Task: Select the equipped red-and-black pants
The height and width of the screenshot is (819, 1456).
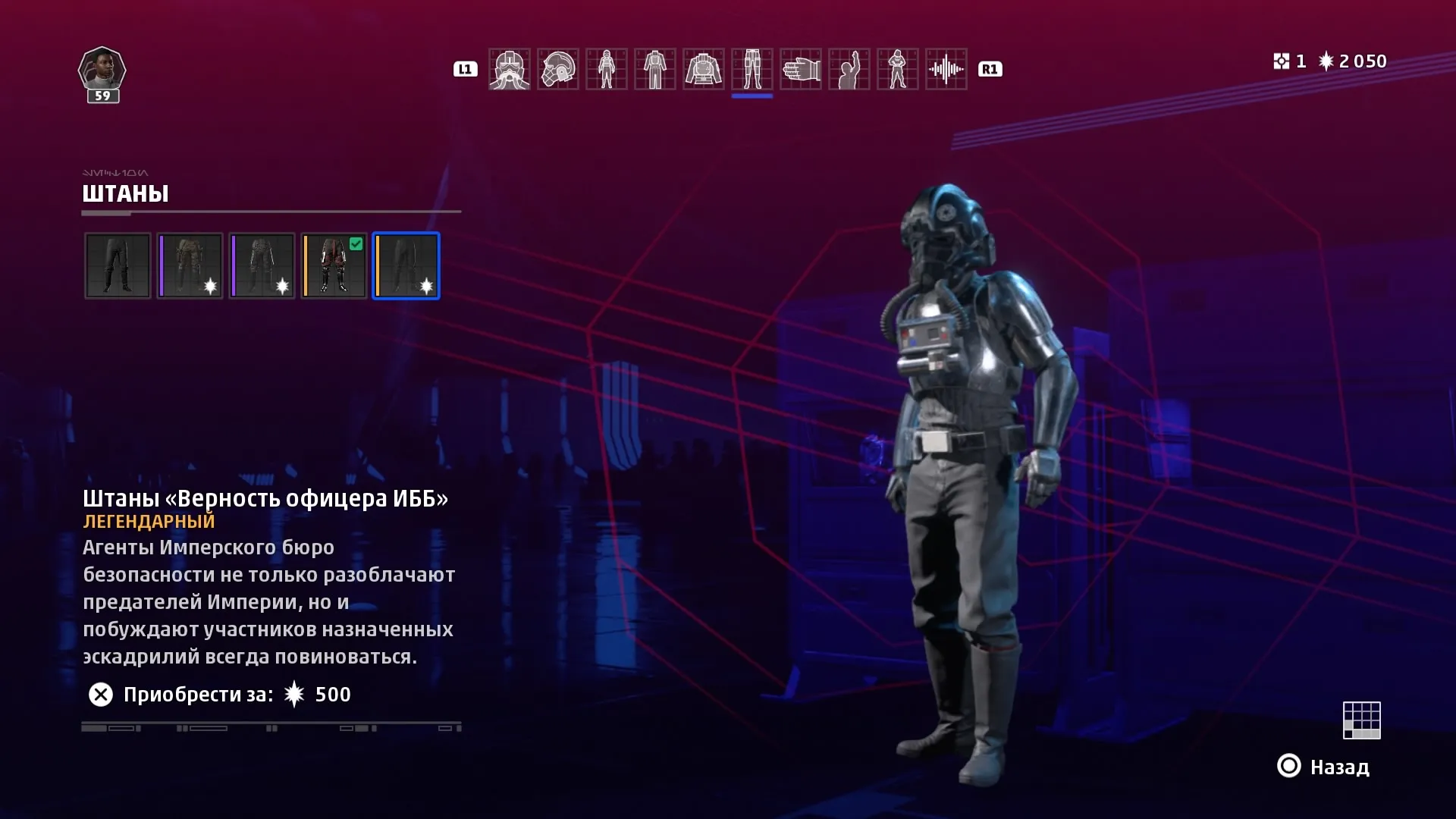Action: point(334,265)
